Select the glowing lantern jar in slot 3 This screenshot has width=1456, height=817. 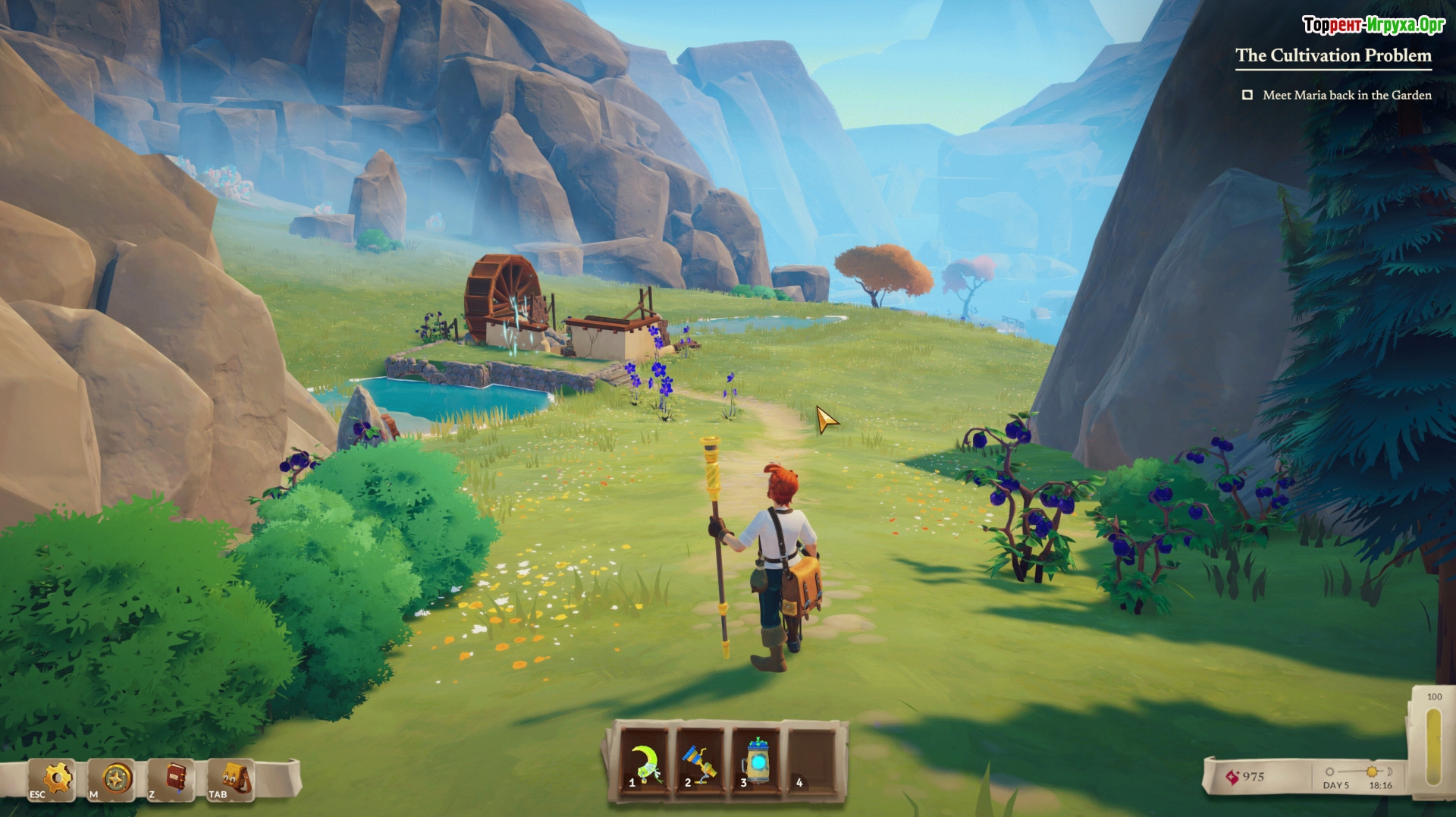point(757,762)
